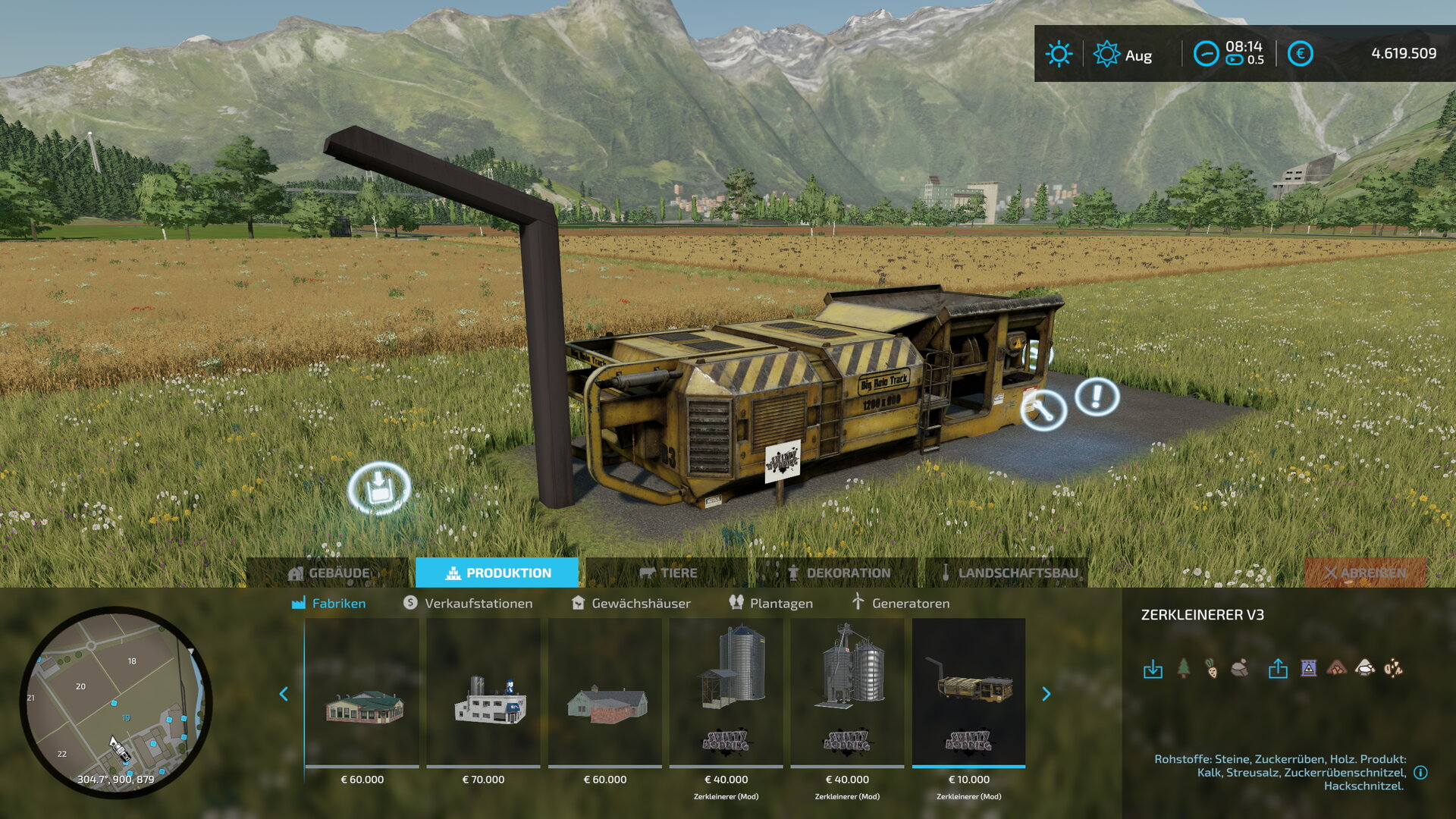Open the Gewächshäuser subcategory
This screenshot has height=819, width=1456.
tap(631, 603)
